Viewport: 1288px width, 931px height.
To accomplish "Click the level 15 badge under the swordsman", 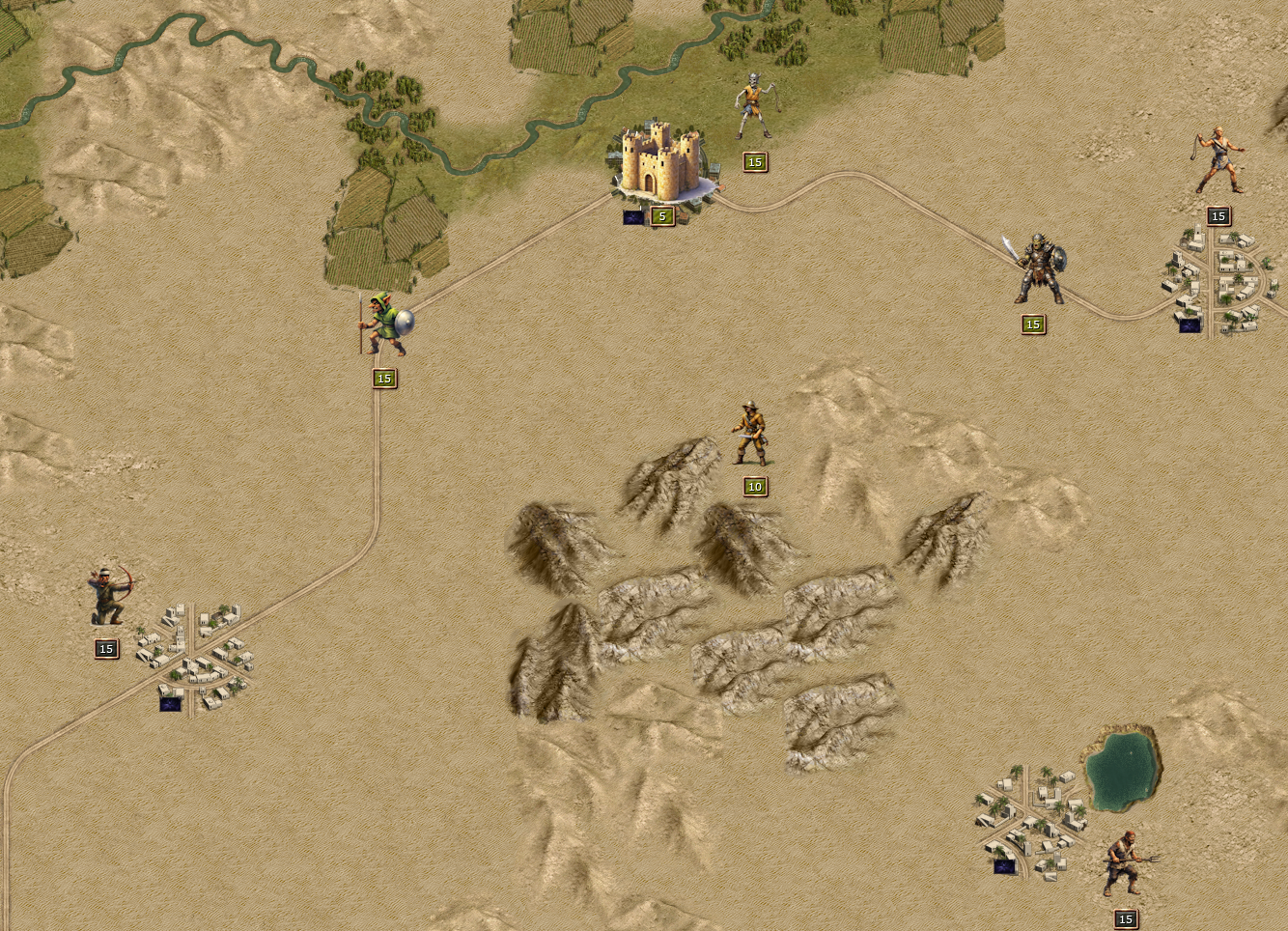I will pos(1033,325).
